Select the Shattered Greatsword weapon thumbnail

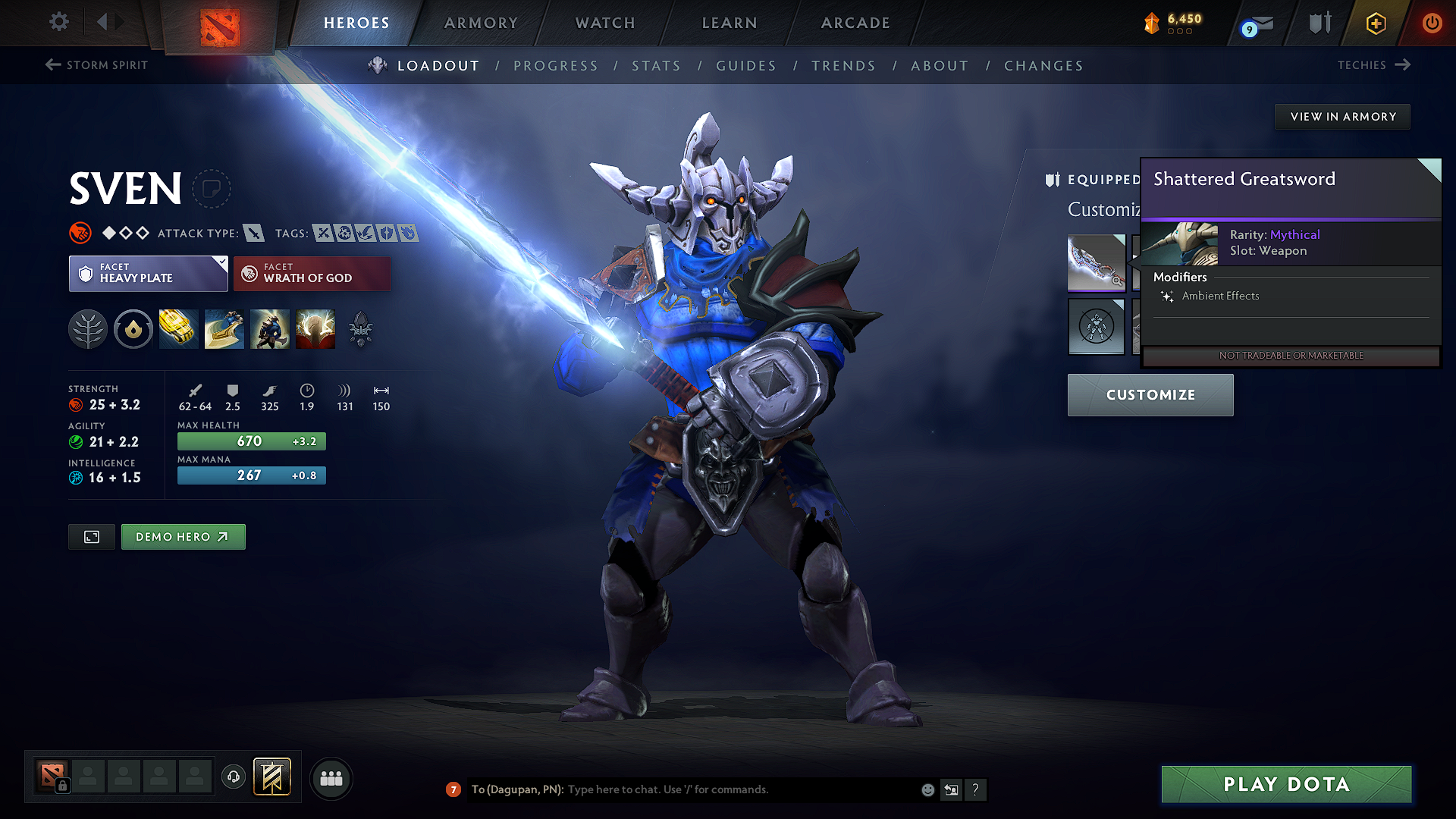coord(1097,263)
